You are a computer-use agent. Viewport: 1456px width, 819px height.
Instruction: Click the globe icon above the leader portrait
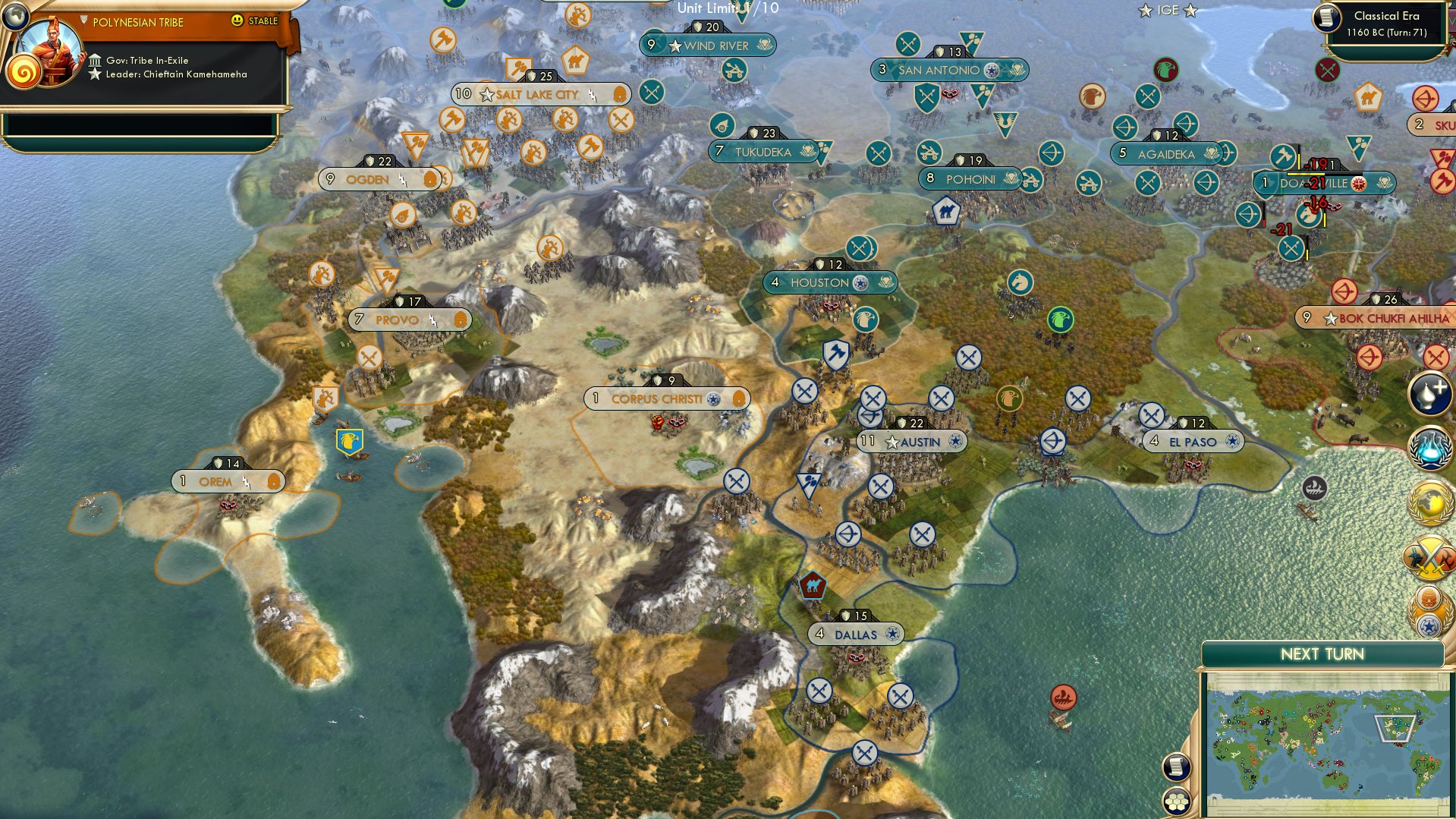coord(14,15)
